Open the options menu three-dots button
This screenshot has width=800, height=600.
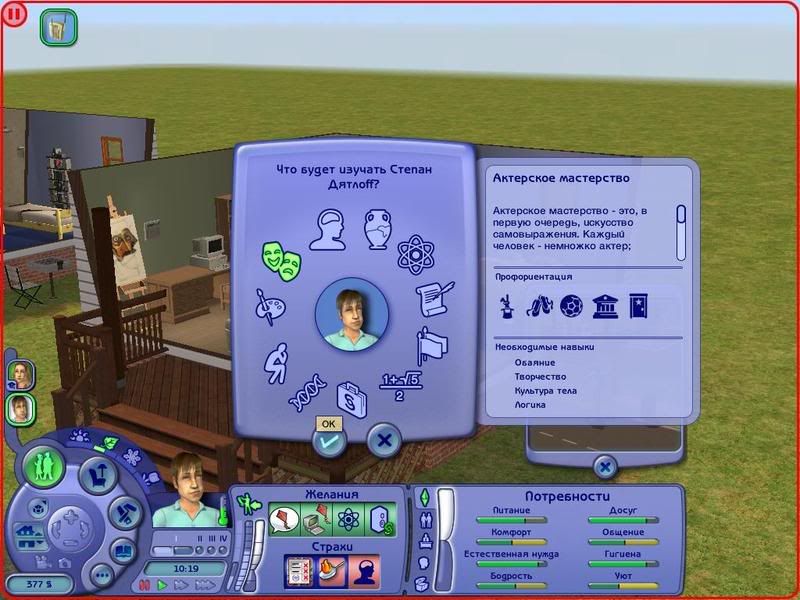click(x=100, y=575)
